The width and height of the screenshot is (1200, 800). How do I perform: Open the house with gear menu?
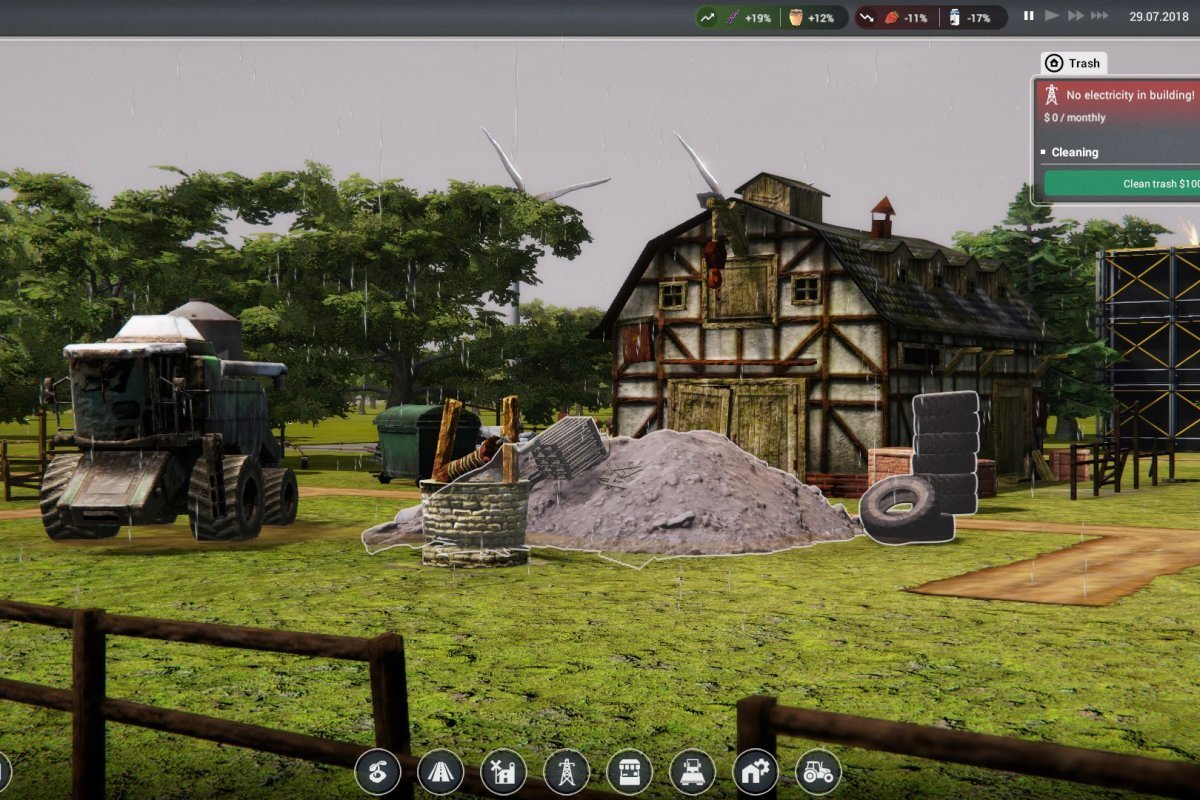pyautogui.click(x=755, y=772)
